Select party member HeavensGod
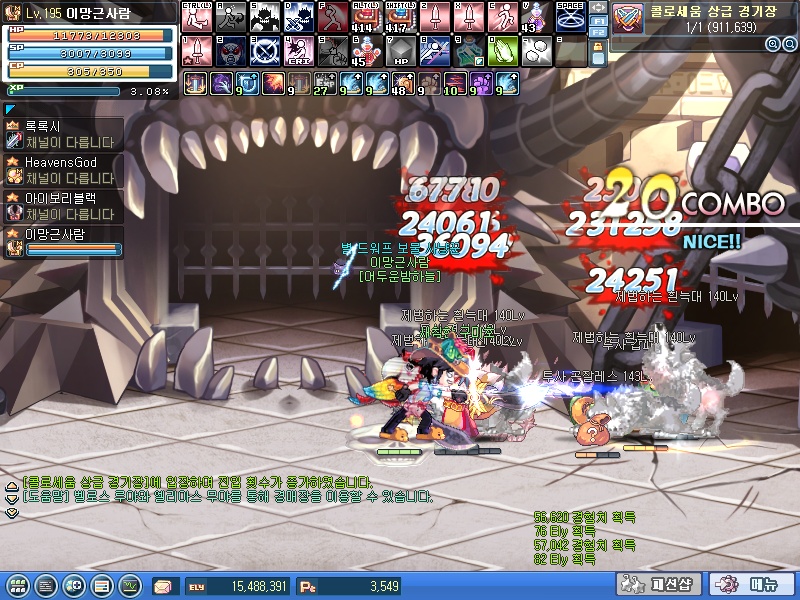The height and width of the screenshot is (600, 800). click(62, 169)
